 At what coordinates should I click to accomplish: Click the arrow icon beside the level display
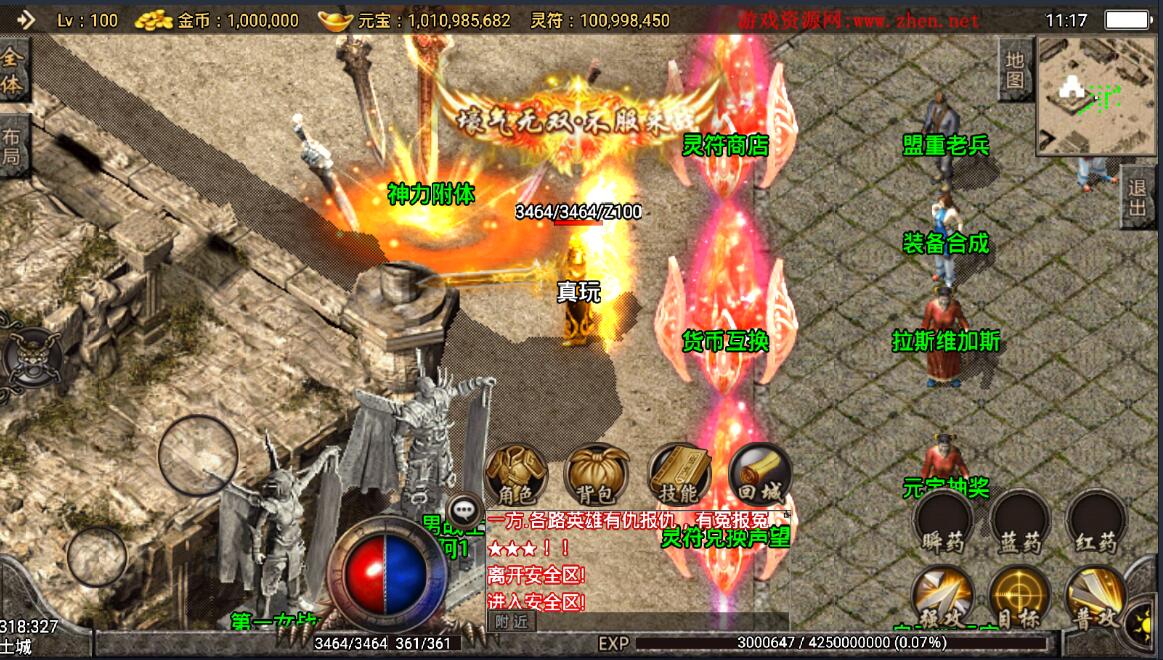[24, 19]
